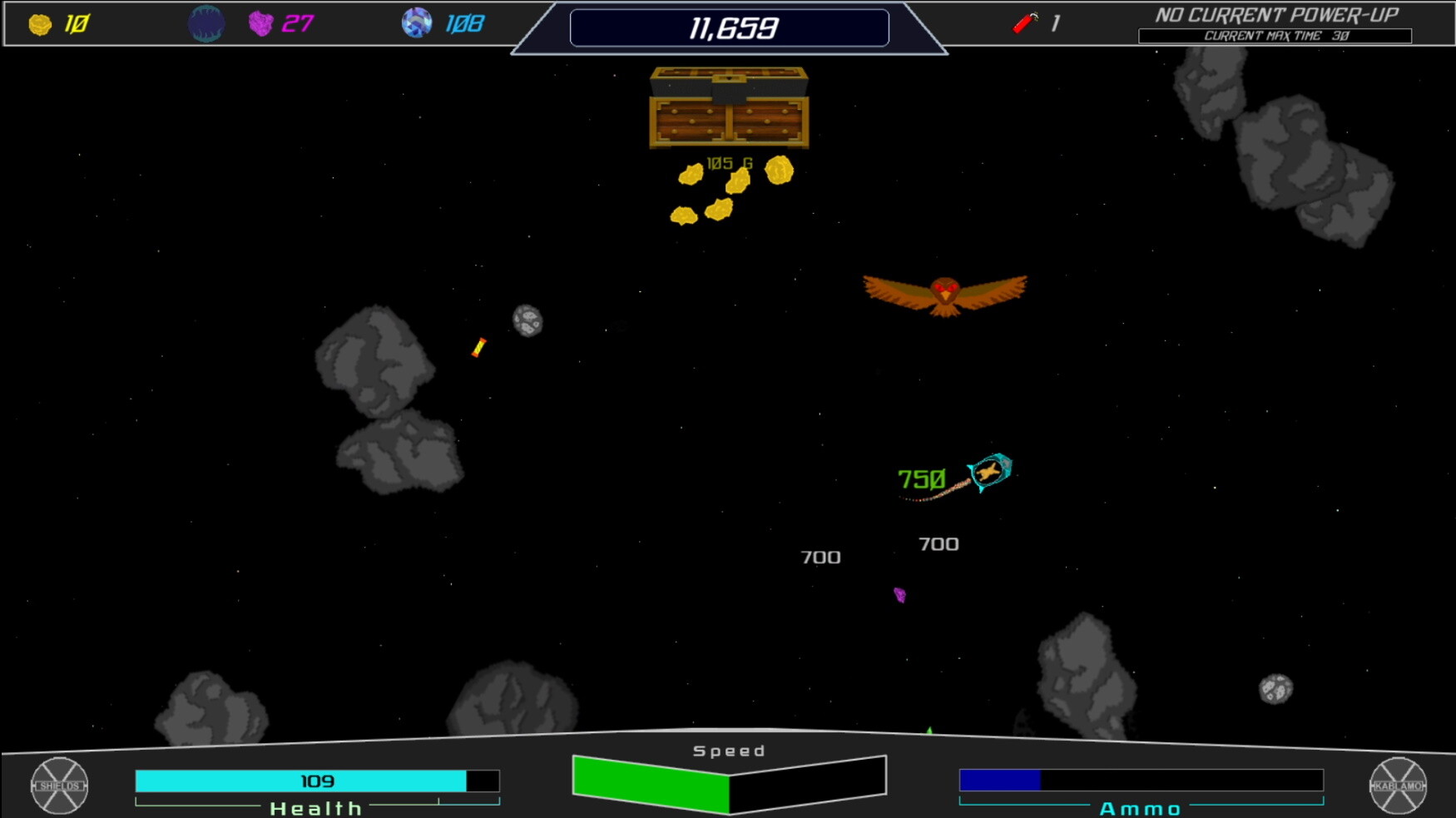
Task: Select the red dynamite stick icon
Action: [1025, 22]
